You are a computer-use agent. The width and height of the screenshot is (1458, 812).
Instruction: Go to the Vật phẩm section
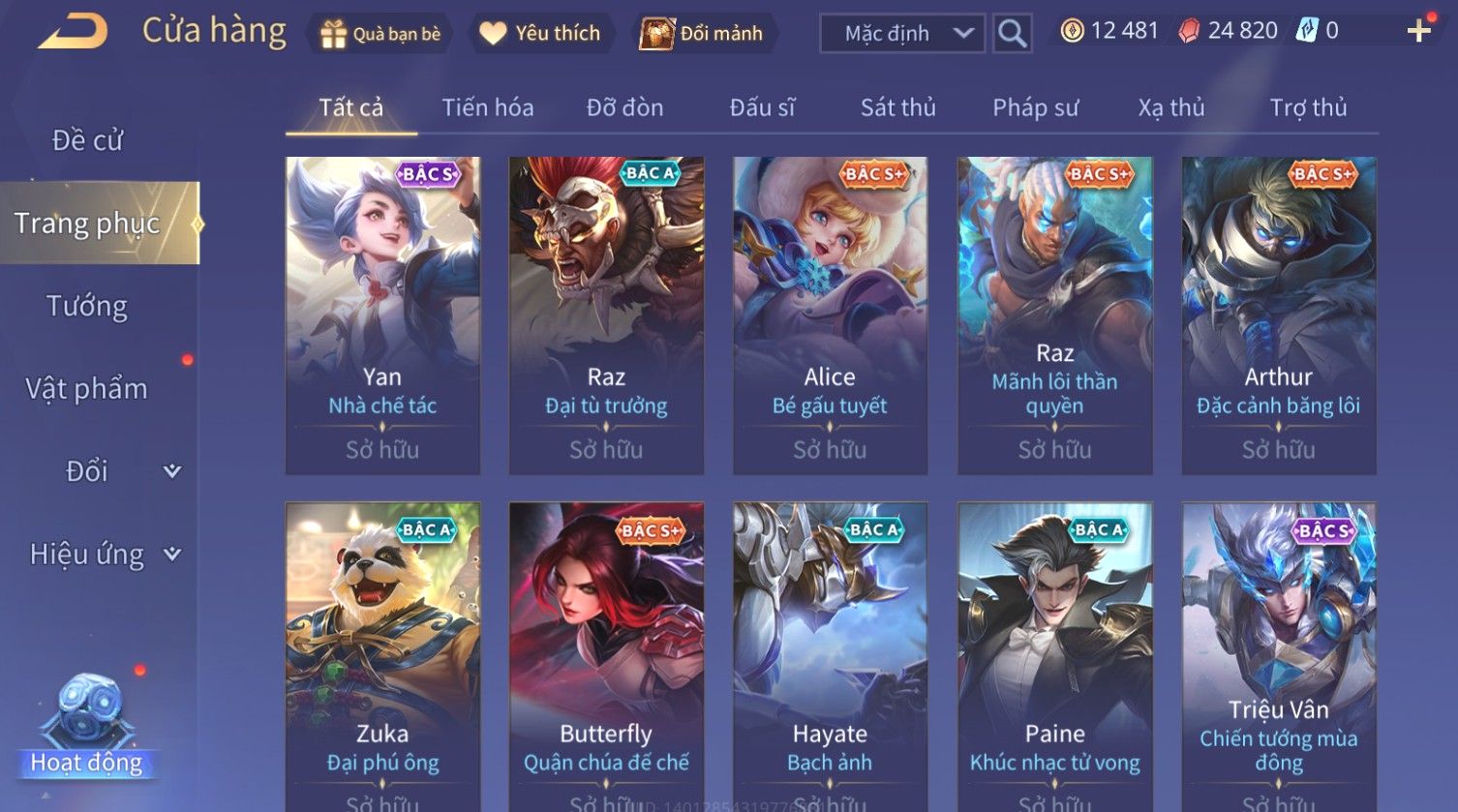pyautogui.click(x=87, y=389)
